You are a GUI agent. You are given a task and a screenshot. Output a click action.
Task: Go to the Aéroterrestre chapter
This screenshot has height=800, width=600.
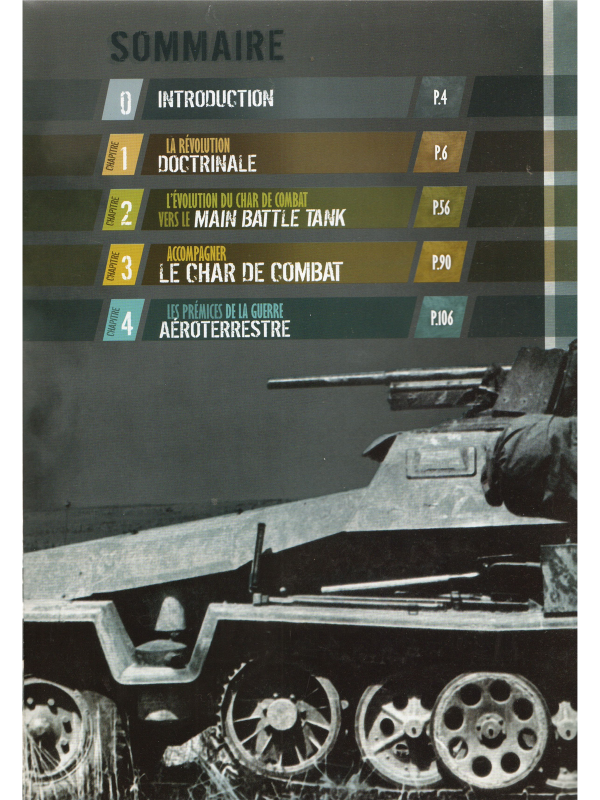[x=224, y=320]
